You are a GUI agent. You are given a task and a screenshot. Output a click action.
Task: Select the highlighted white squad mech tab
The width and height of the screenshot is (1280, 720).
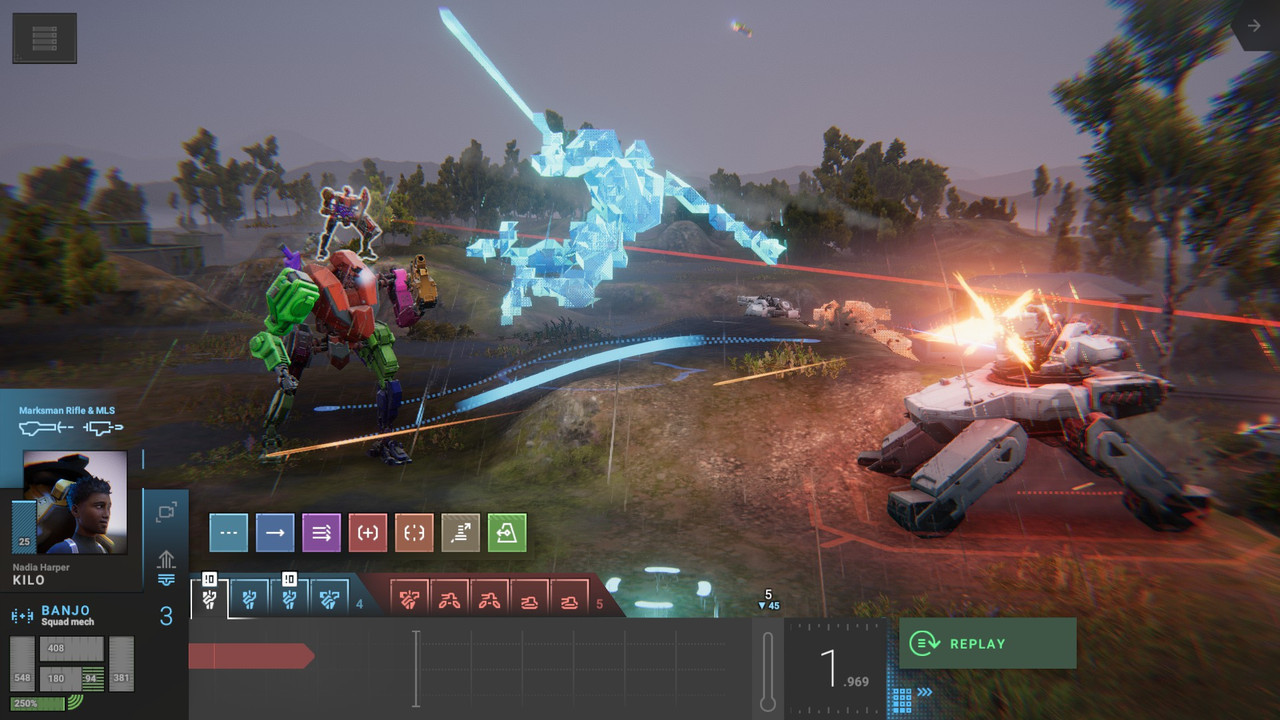tap(210, 598)
